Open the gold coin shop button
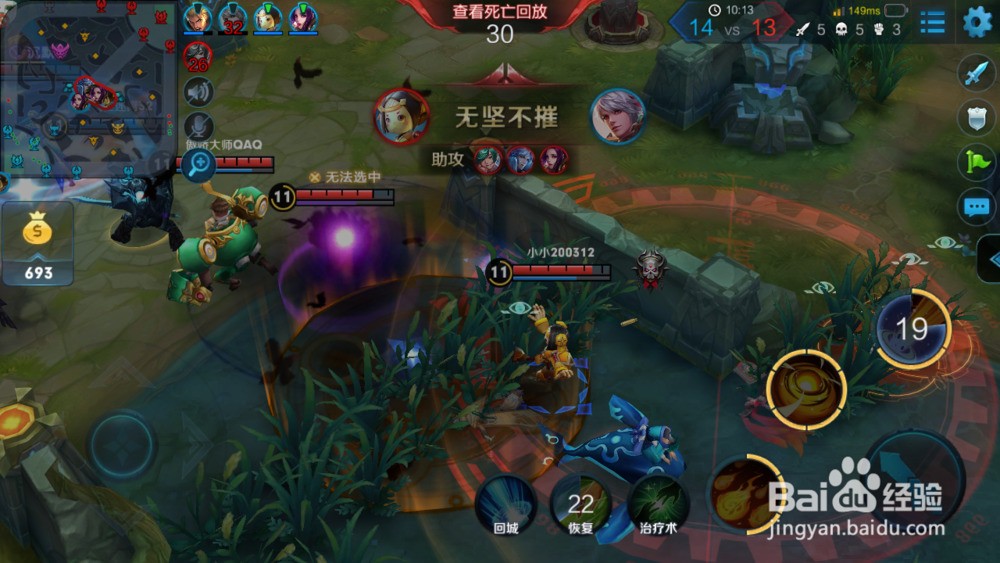Screen dimensions: 1000x563 click(37, 243)
